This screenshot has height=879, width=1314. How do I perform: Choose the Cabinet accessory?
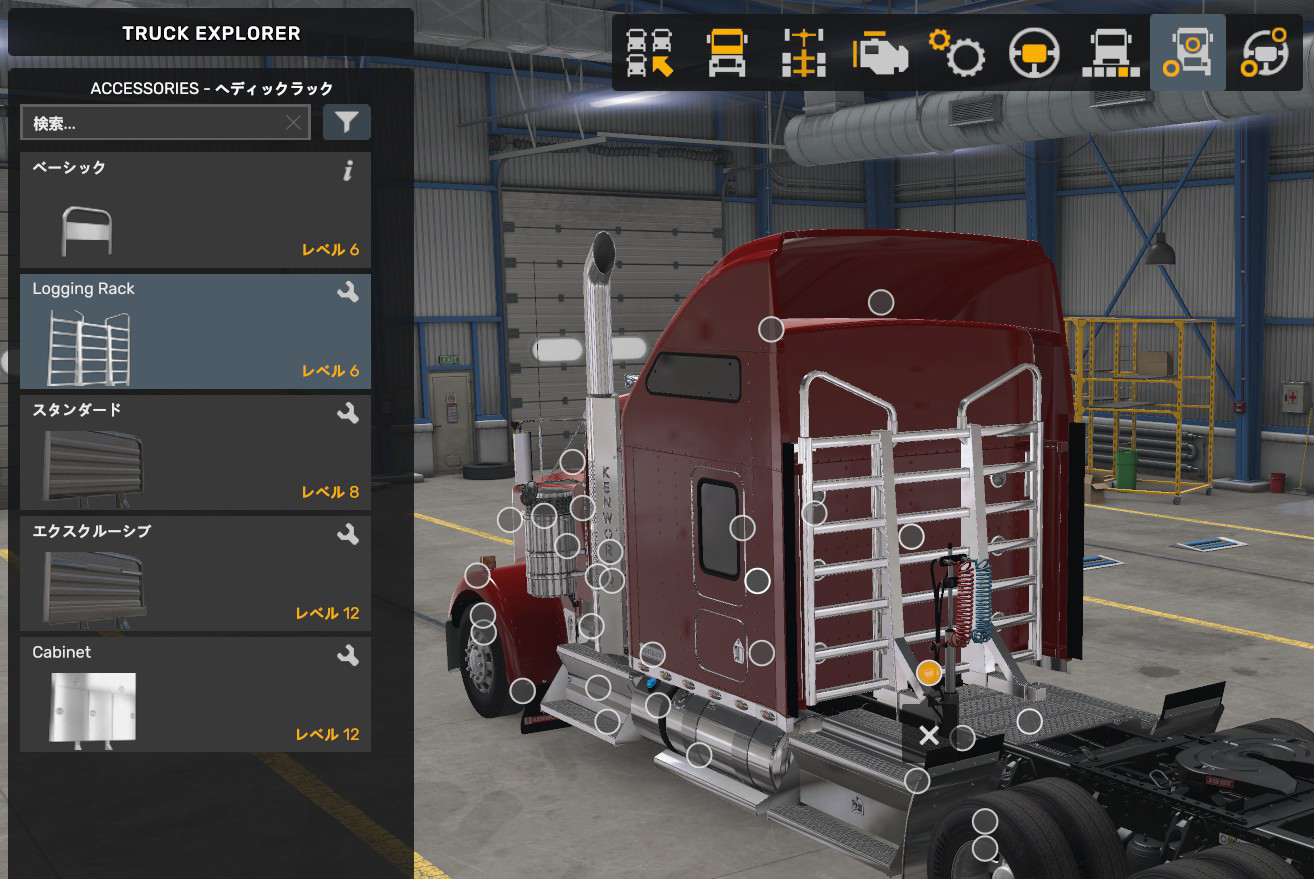click(x=195, y=694)
